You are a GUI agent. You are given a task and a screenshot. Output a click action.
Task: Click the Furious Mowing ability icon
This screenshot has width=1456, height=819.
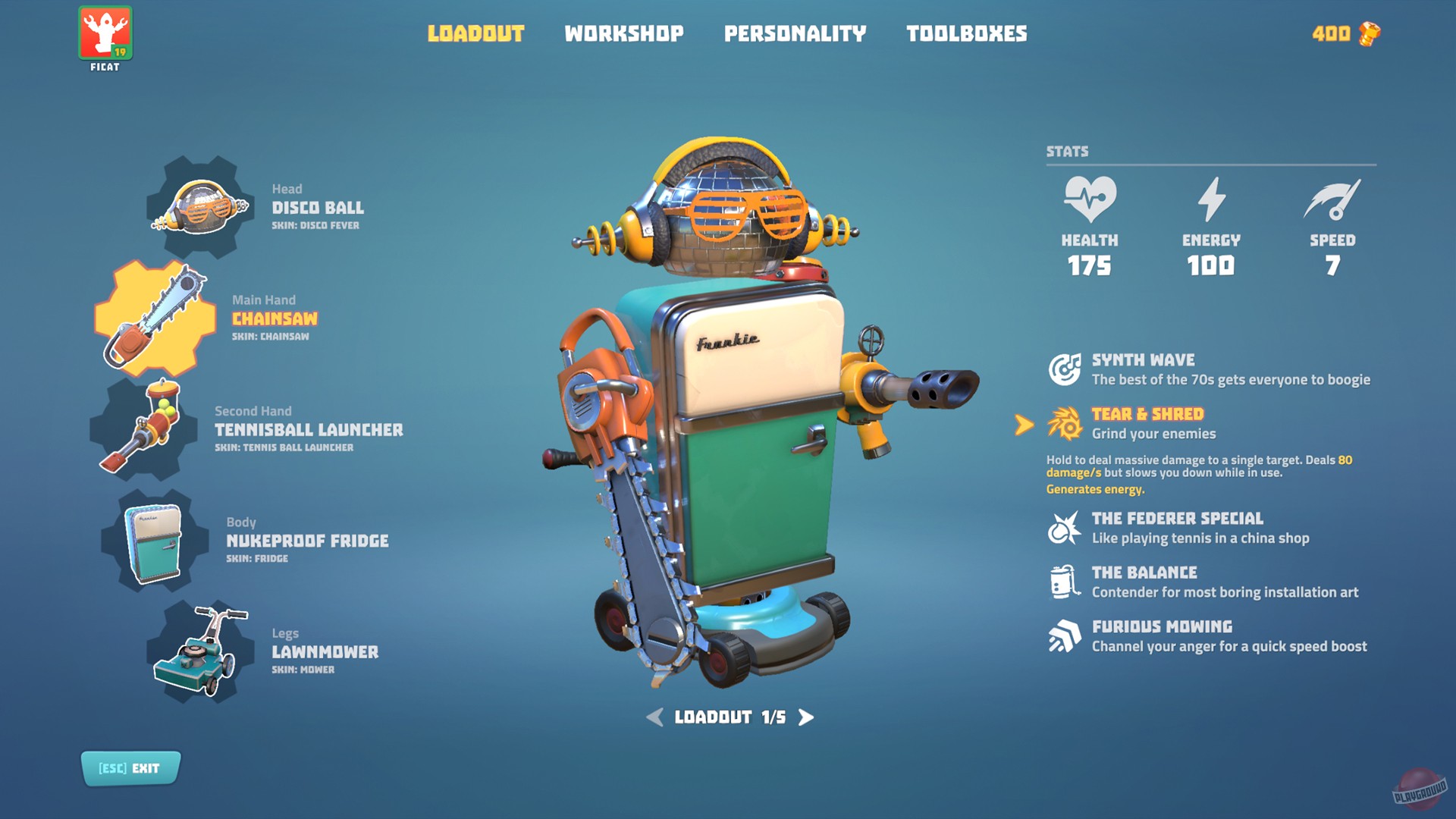tap(1064, 636)
